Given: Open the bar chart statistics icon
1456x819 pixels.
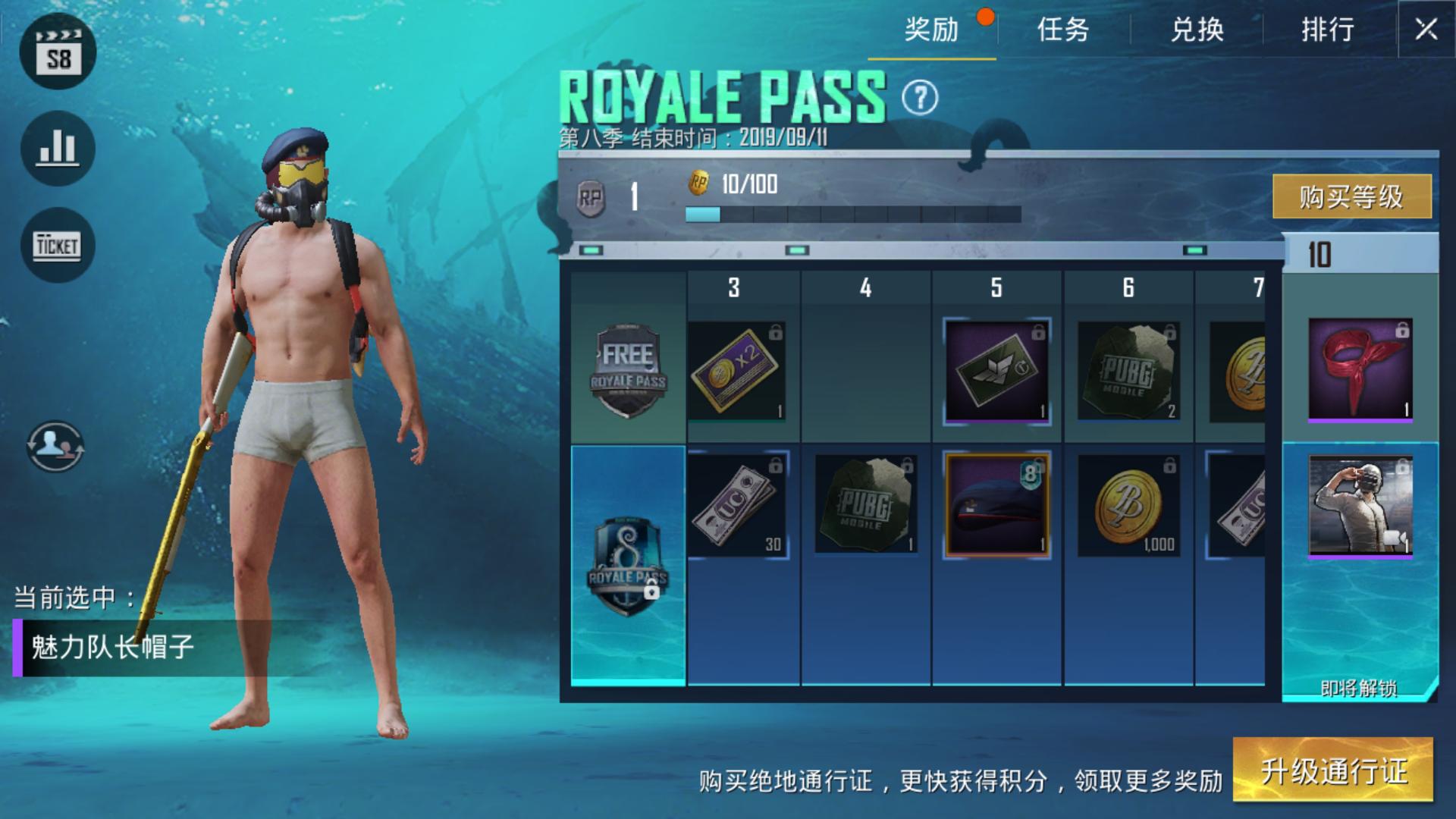Looking at the screenshot, I should (58, 149).
